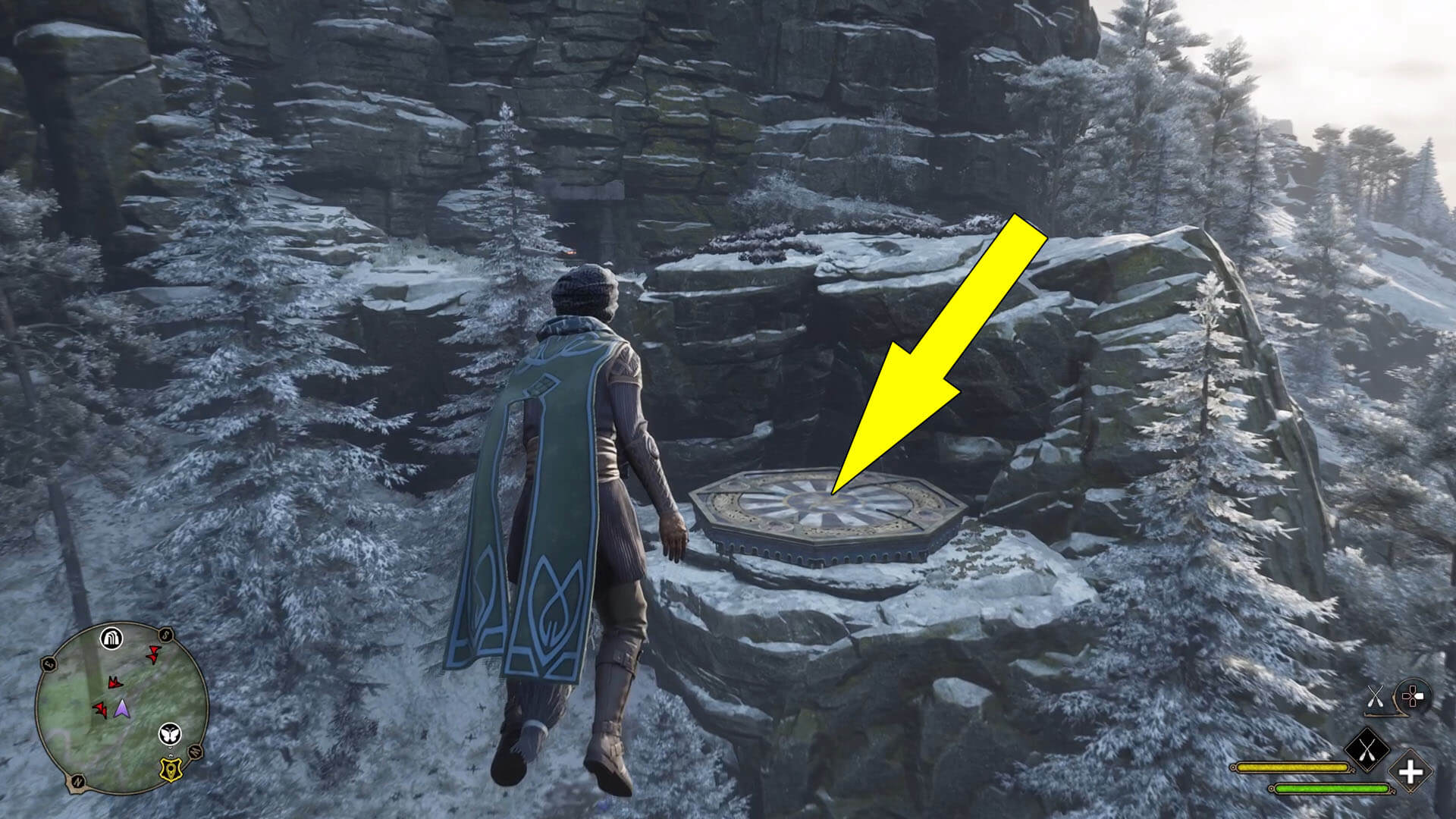Select the E compass marker on the minimap ring
Image resolution: width=1456 pixels, height=819 pixels.
49,664
